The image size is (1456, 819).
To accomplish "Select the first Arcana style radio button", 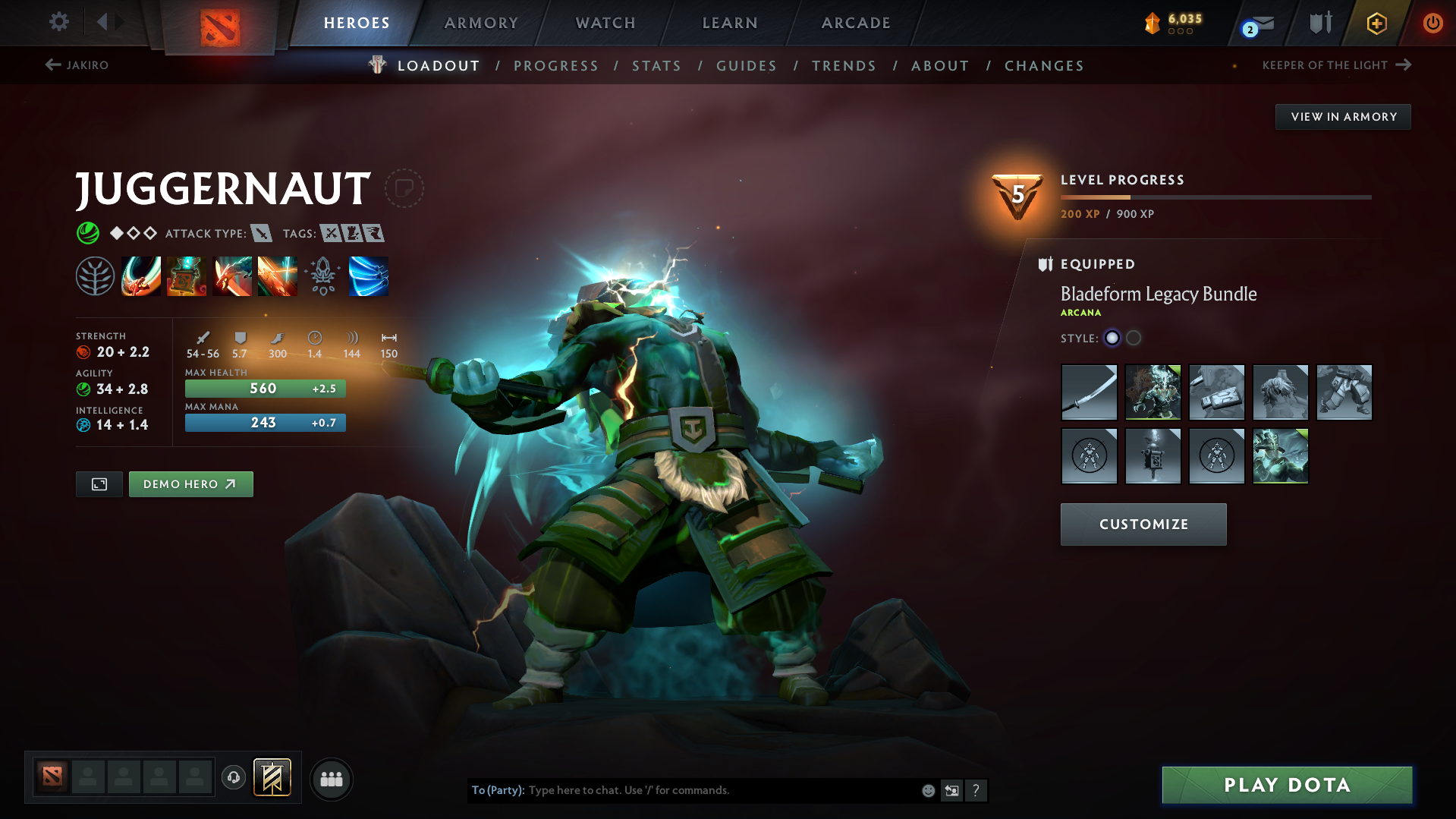I will 1112,339.
